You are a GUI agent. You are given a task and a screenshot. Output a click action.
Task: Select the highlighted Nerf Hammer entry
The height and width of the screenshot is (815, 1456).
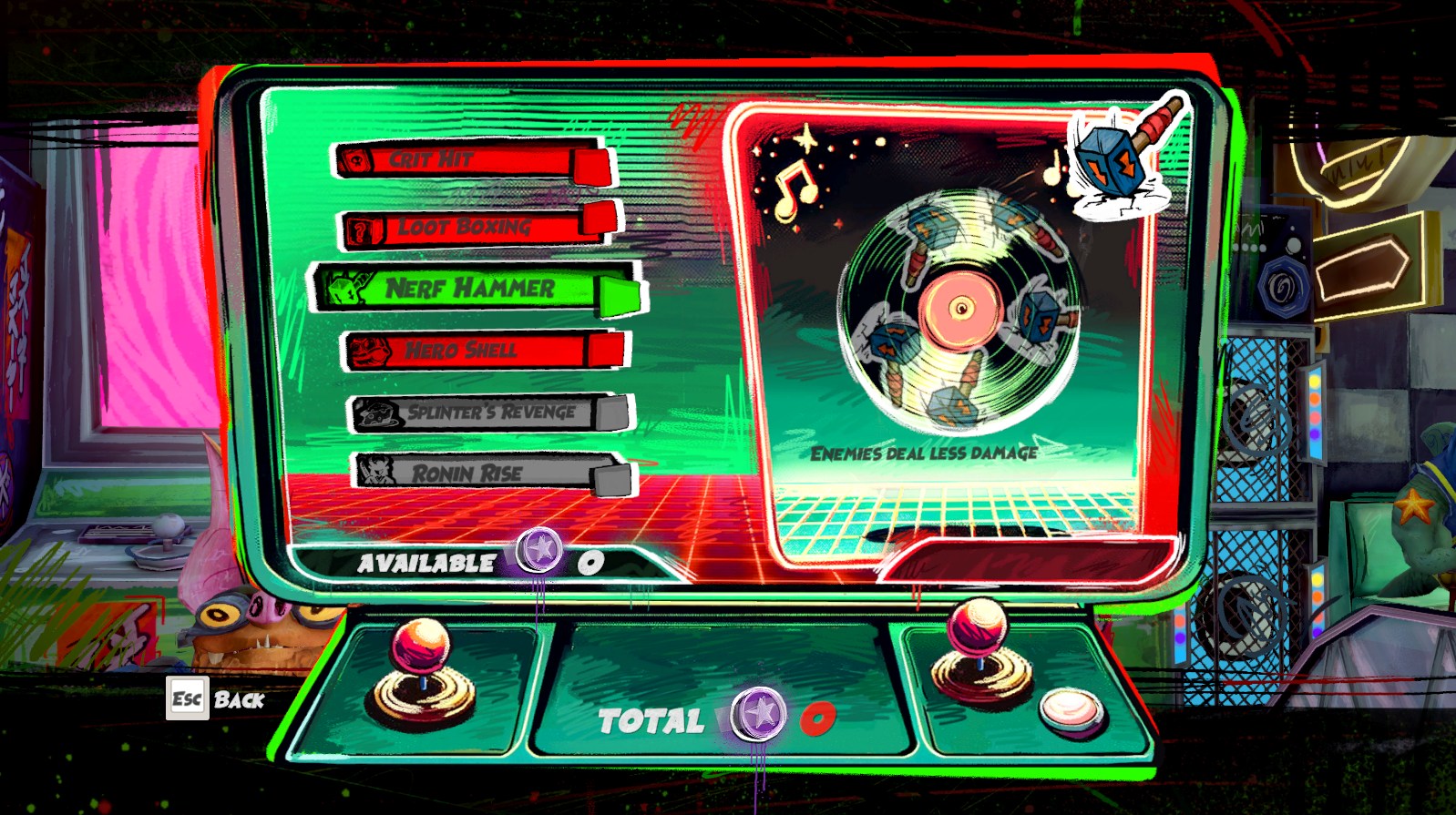point(477,289)
